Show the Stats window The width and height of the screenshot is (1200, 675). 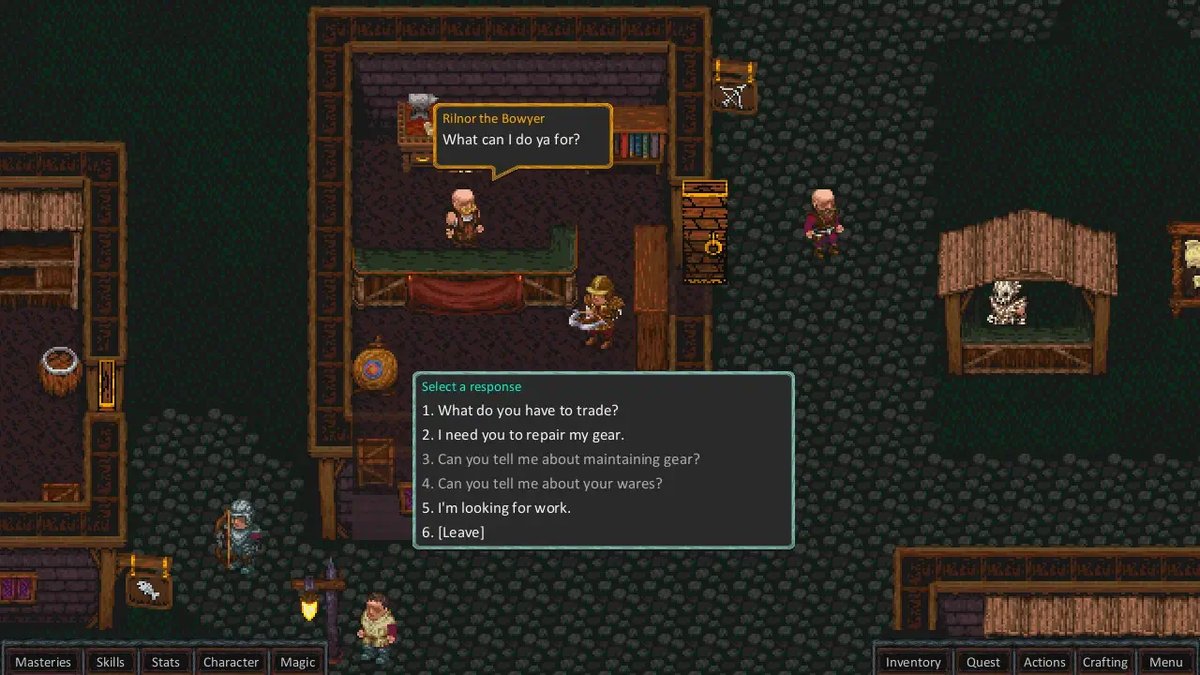[166, 662]
